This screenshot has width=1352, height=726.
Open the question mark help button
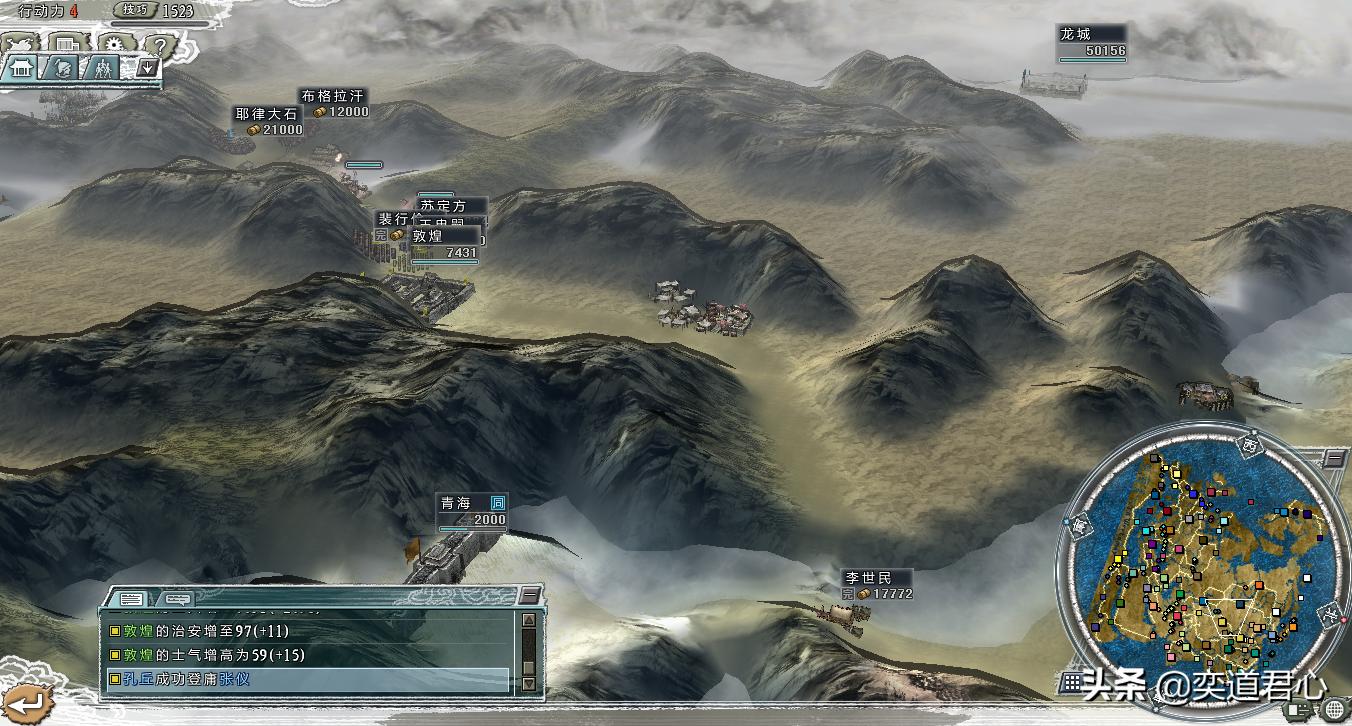(160, 45)
